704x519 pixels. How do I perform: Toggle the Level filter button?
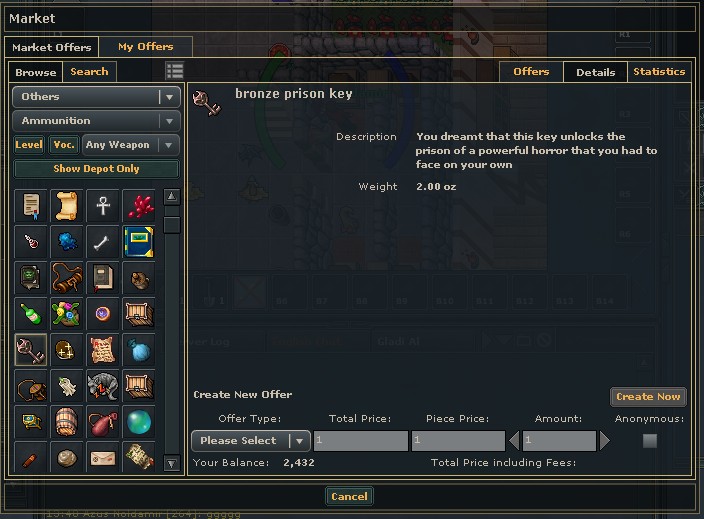pos(29,145)
